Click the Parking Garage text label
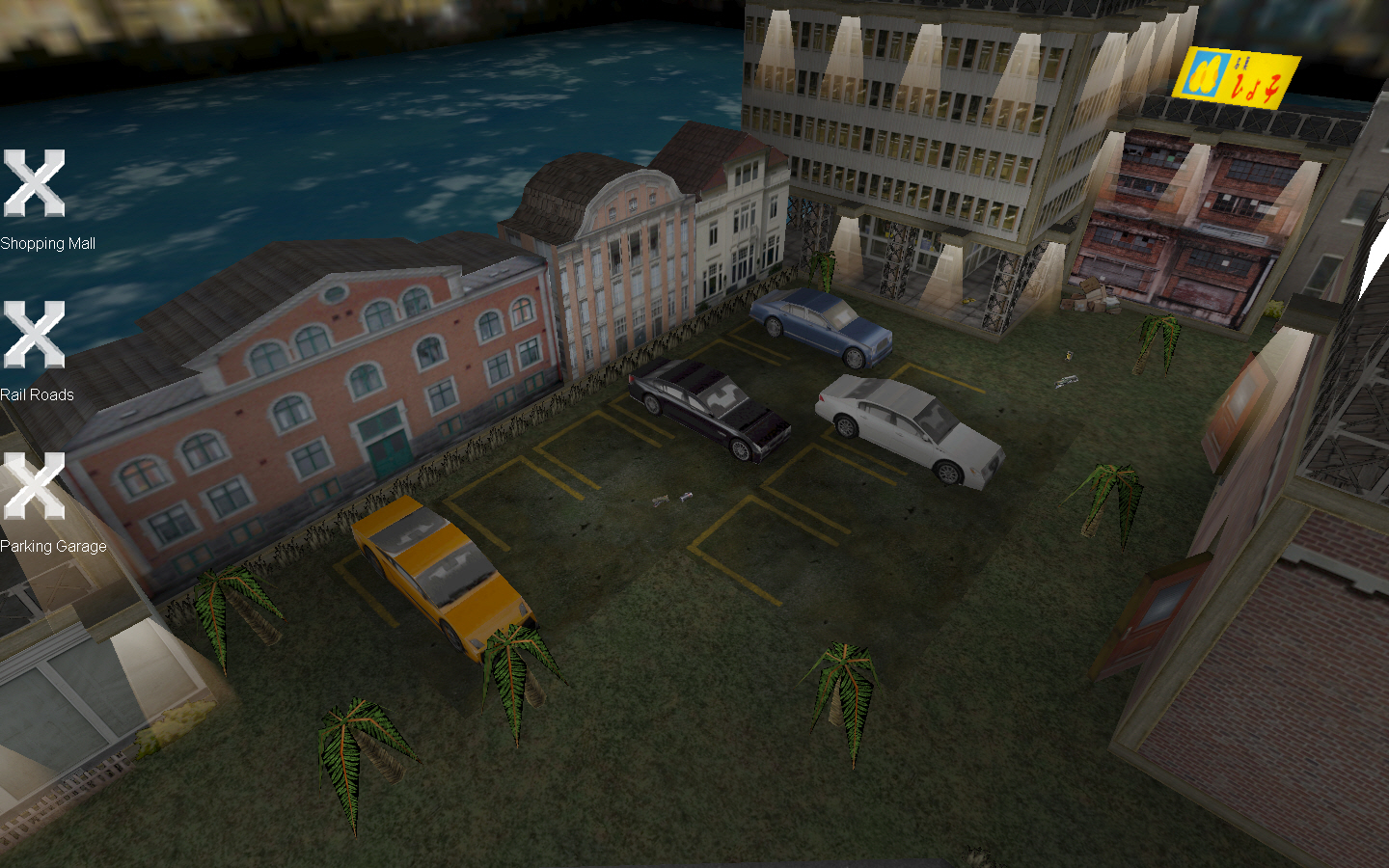 coord(53,545)
